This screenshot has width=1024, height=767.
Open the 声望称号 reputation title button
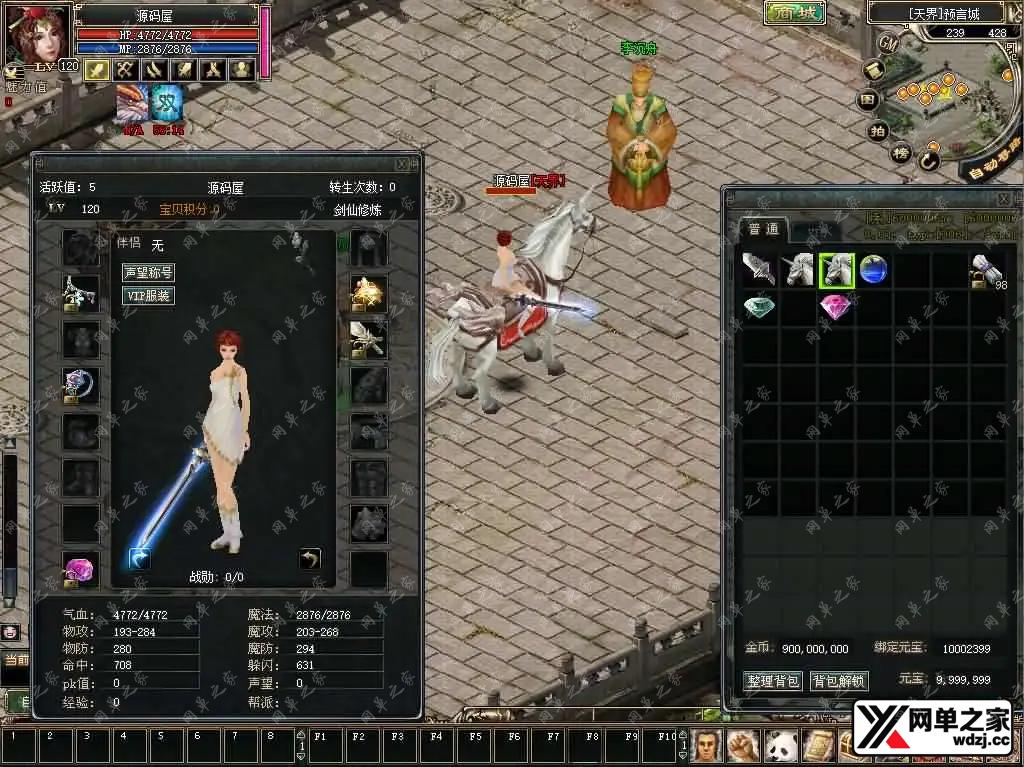148,272
